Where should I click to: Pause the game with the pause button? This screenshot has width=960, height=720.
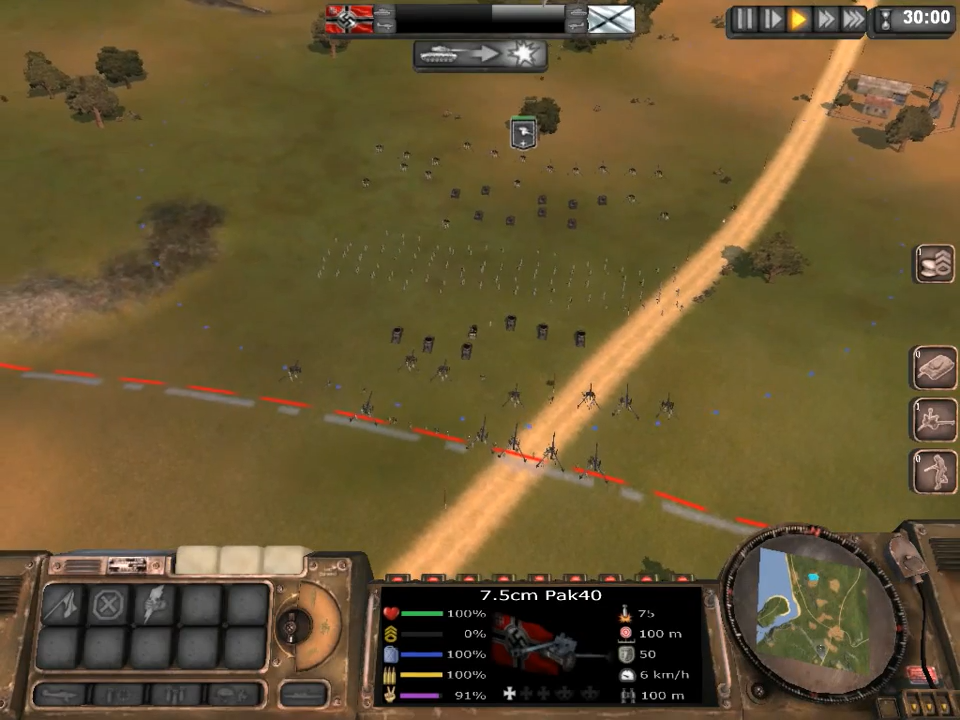click(x=745, y=18)
